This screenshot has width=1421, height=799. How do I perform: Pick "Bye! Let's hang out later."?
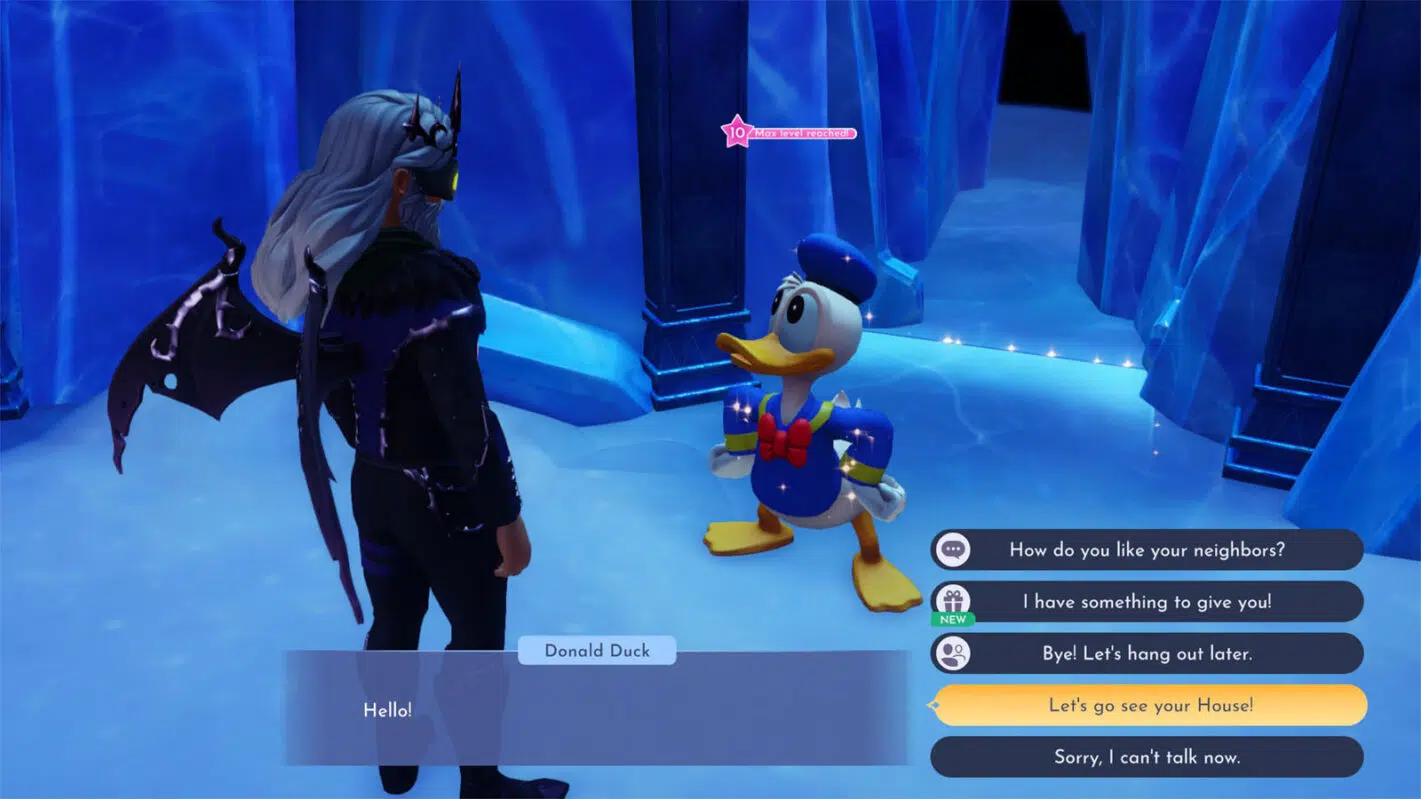(1146, 654)
